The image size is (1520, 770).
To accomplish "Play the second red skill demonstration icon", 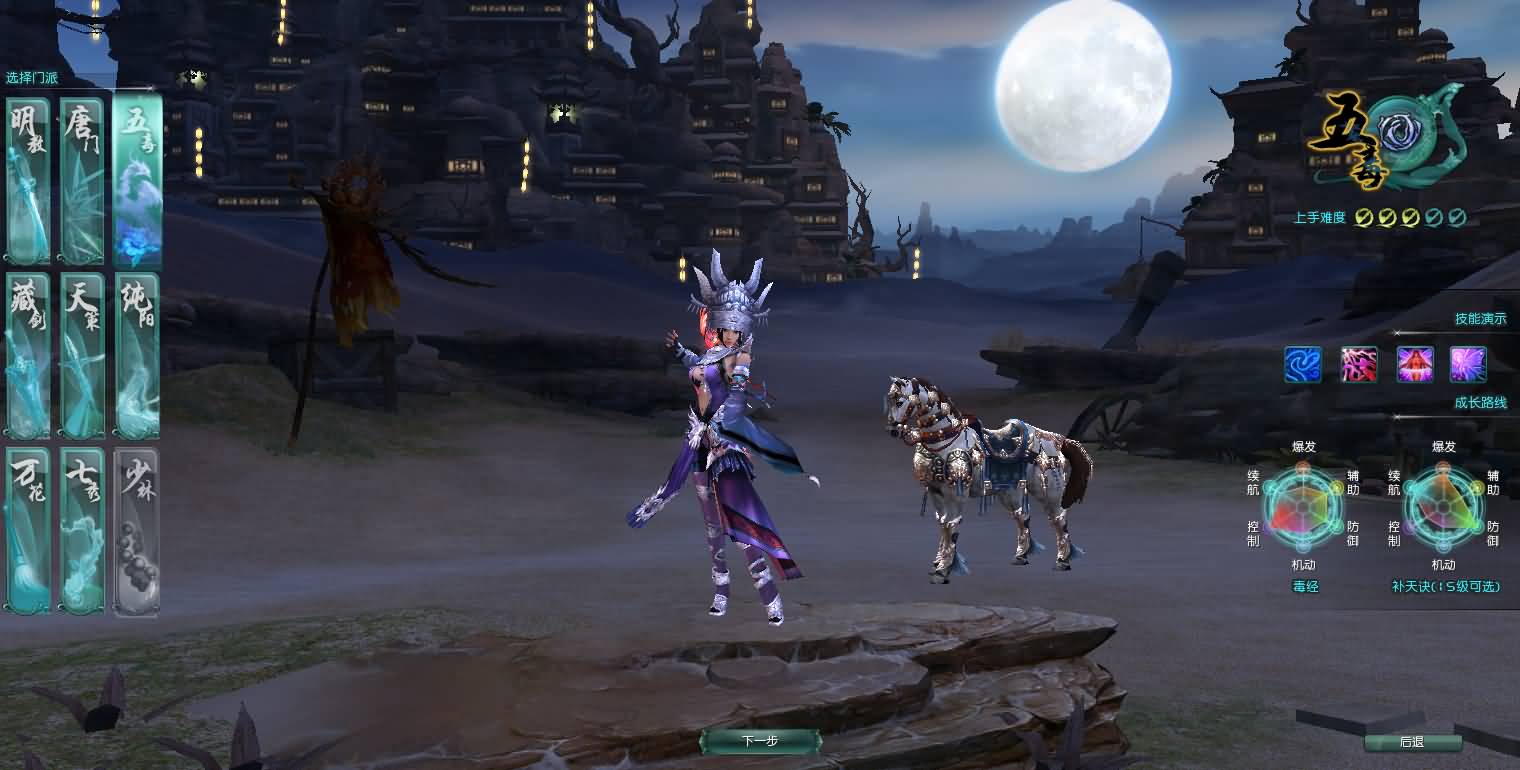I will [x=1359, y=364].
